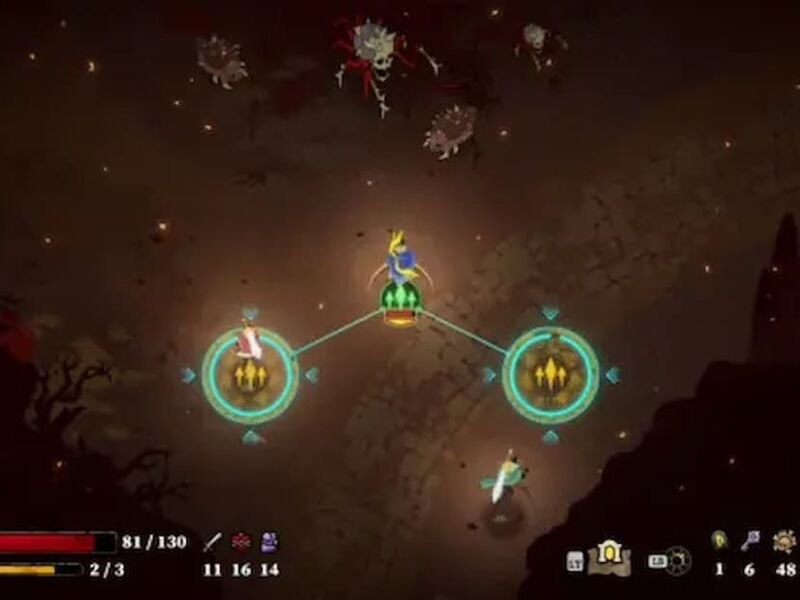Select the key counter icon

tap(750, 541)
